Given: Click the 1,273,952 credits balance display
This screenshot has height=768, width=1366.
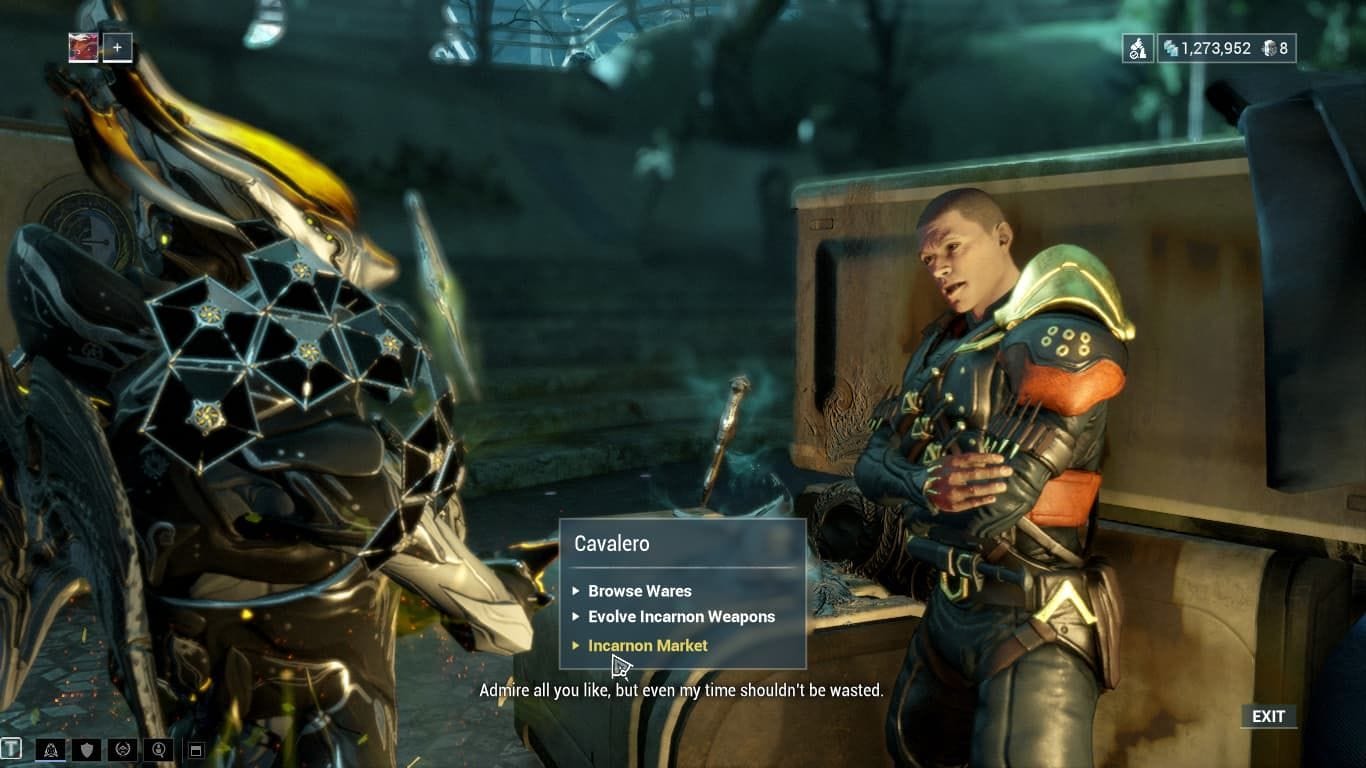Looking at the screenshot, I should coord(1218,47).
